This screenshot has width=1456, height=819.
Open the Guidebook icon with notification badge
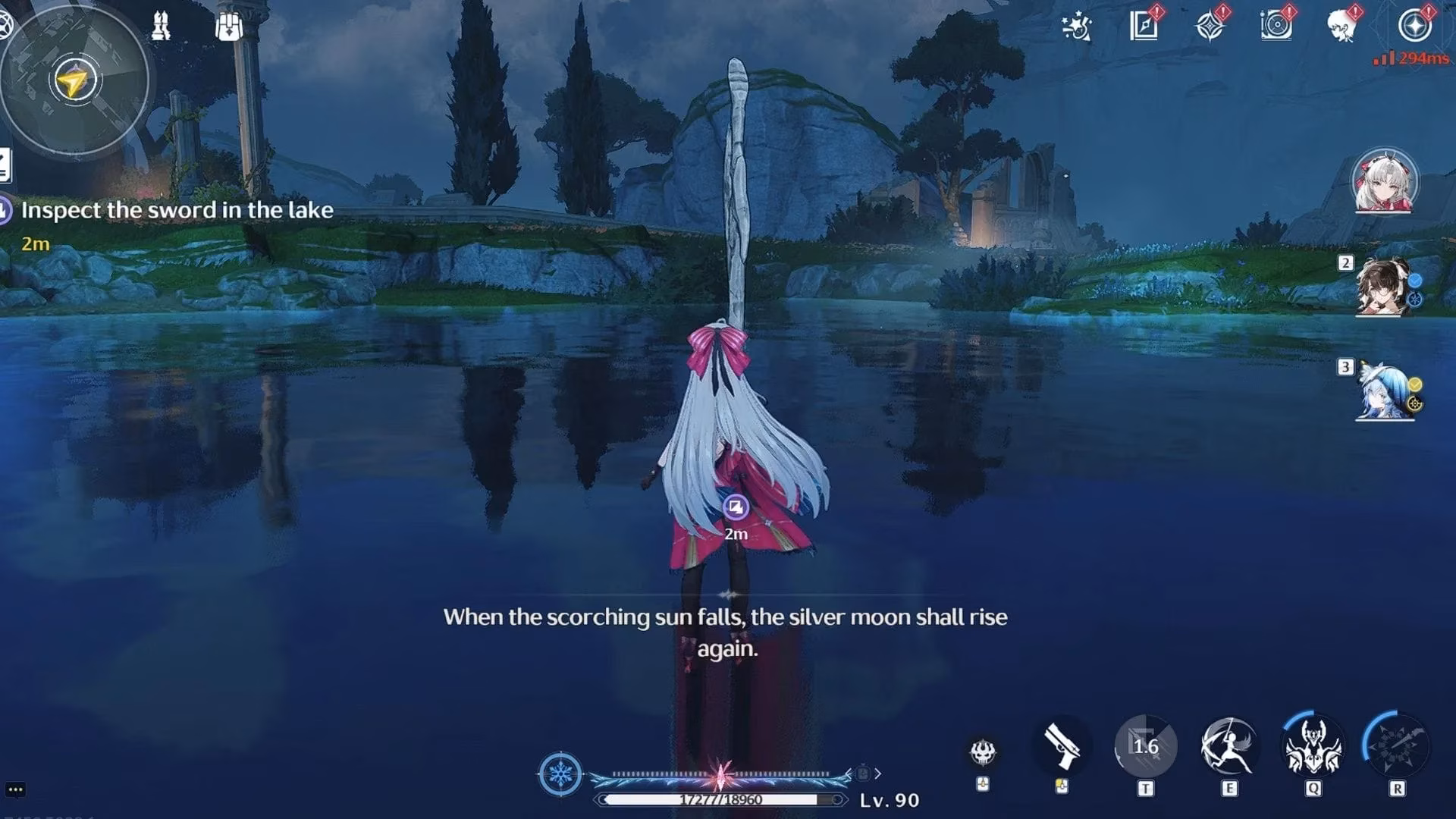[1142, 26]
